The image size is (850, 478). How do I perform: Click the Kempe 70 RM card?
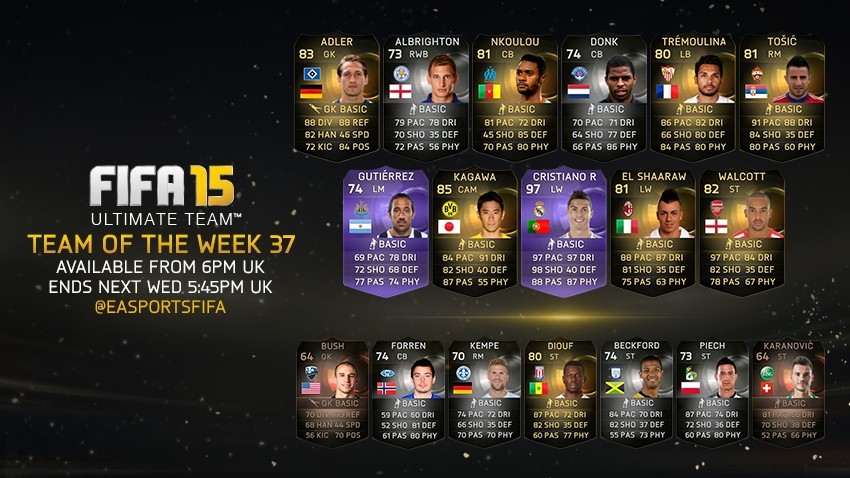coord(484,392)
